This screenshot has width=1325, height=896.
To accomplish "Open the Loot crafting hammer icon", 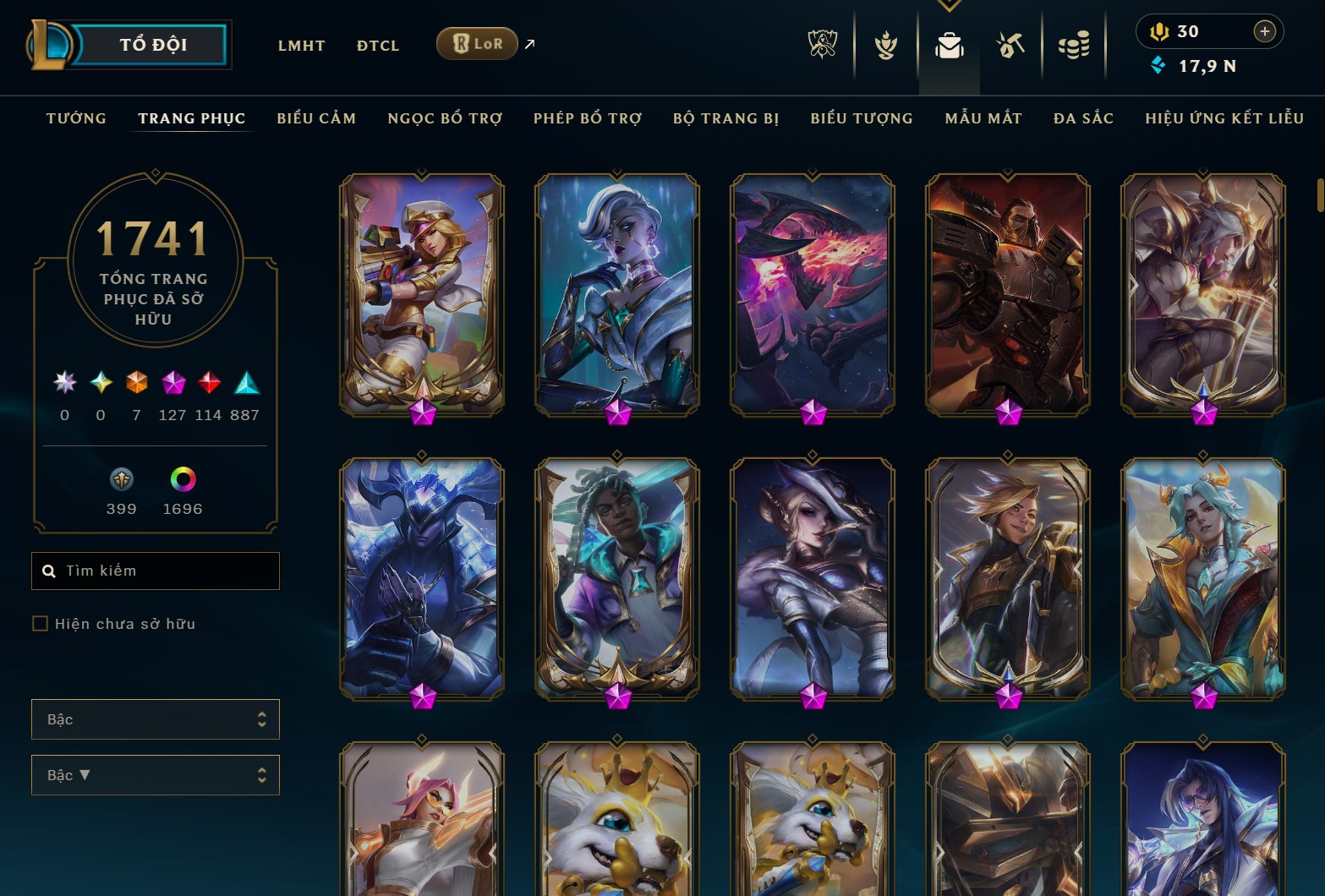I will click(x=1010, y=46).
